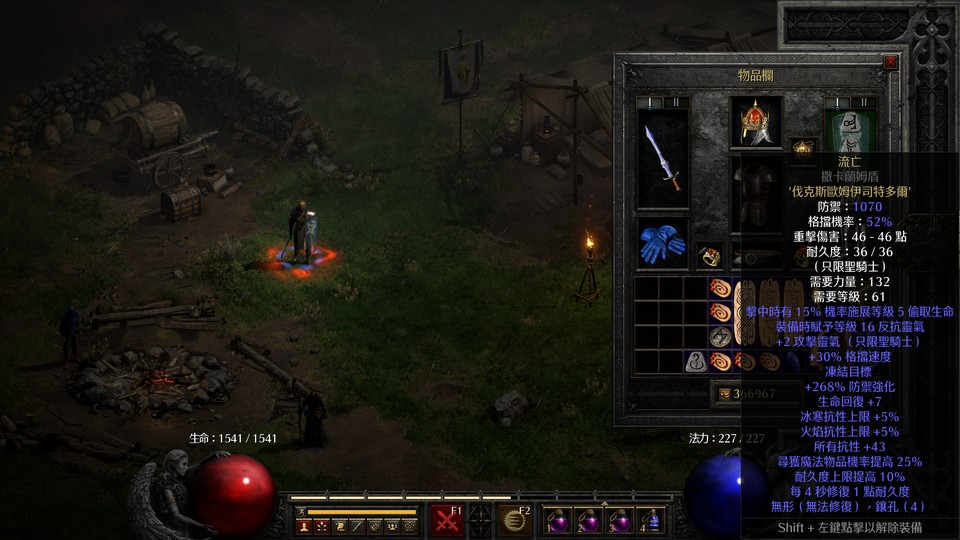Select the equipped sword weapon slot
The height and width of the screenshot is (540, 960).
pos(662,158)
